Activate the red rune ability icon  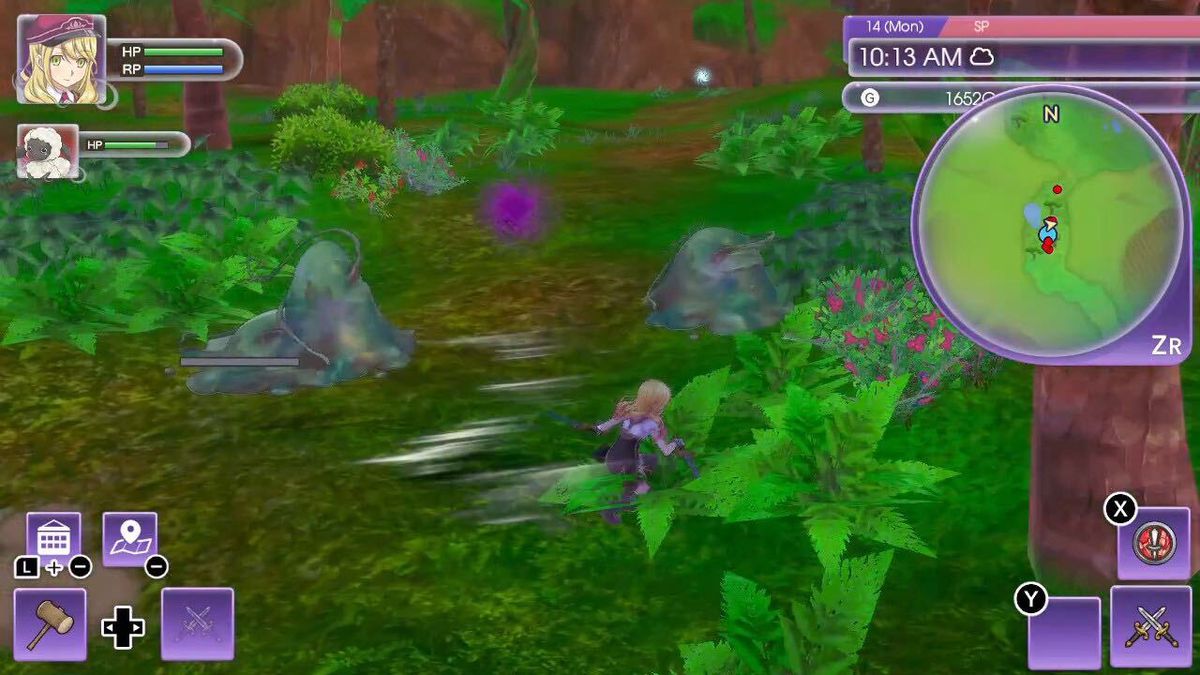point(1153,543)
